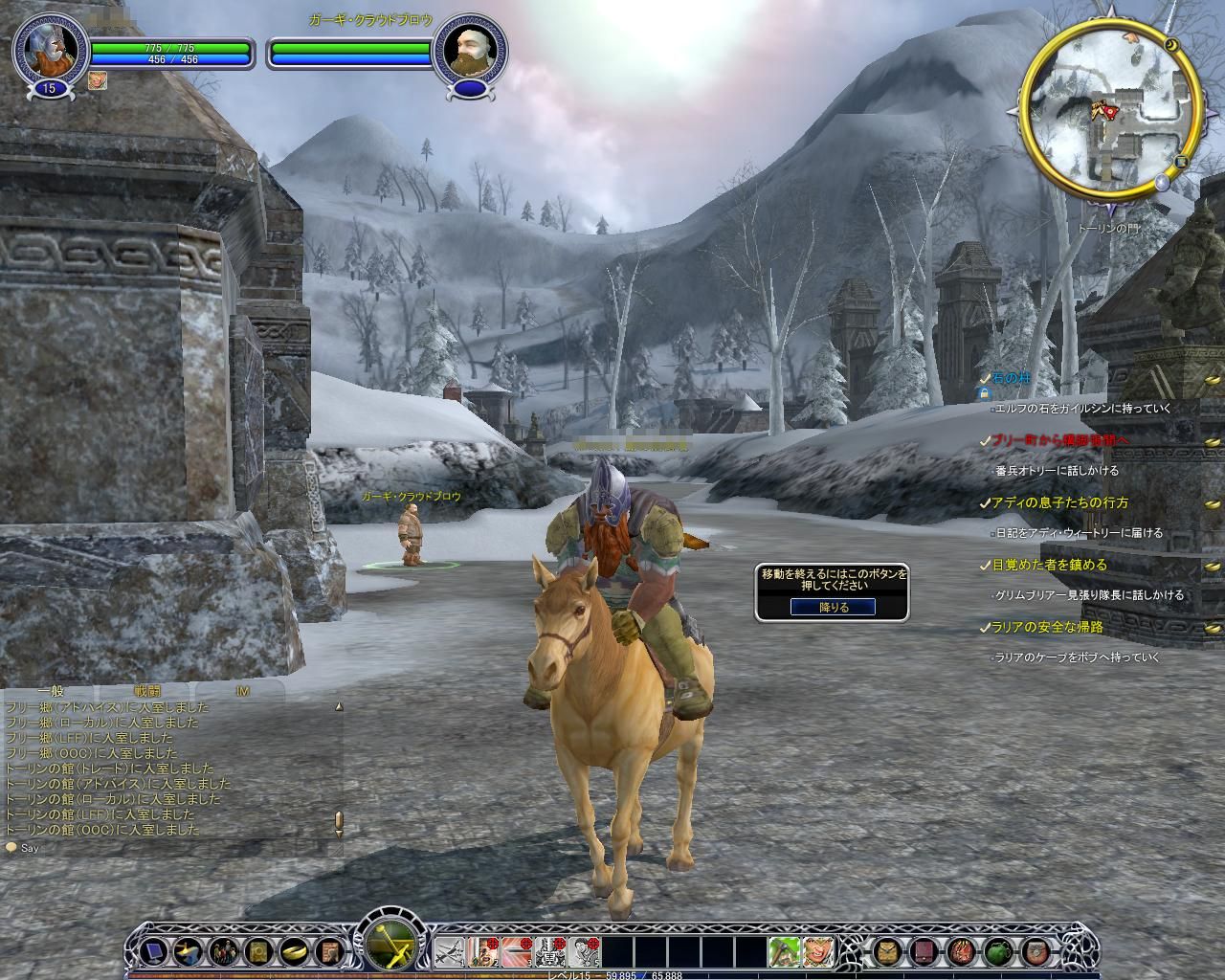Image resolution: width=1225 pixels, height=980 pixels.
Task: Open the ラリアの安全な帰路 quest entry
Action: [1034, 628]
